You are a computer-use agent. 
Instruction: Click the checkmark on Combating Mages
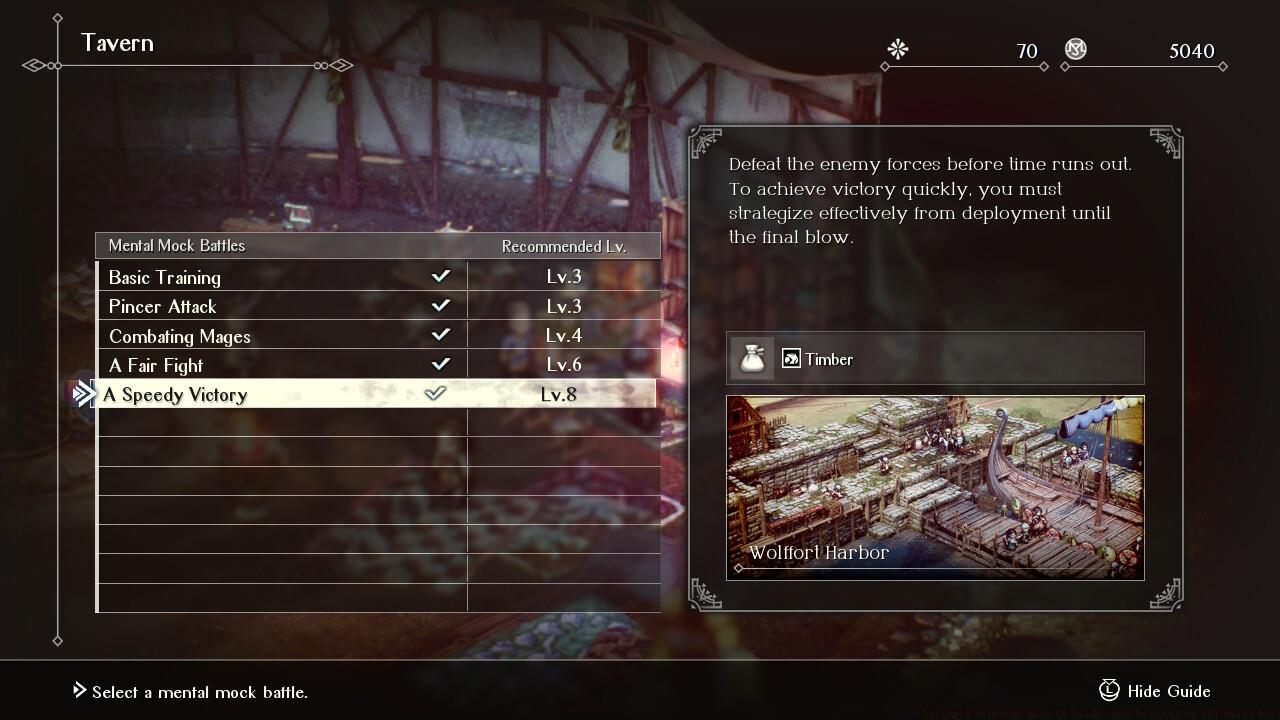pyautogui.click(x=440, y=336)
